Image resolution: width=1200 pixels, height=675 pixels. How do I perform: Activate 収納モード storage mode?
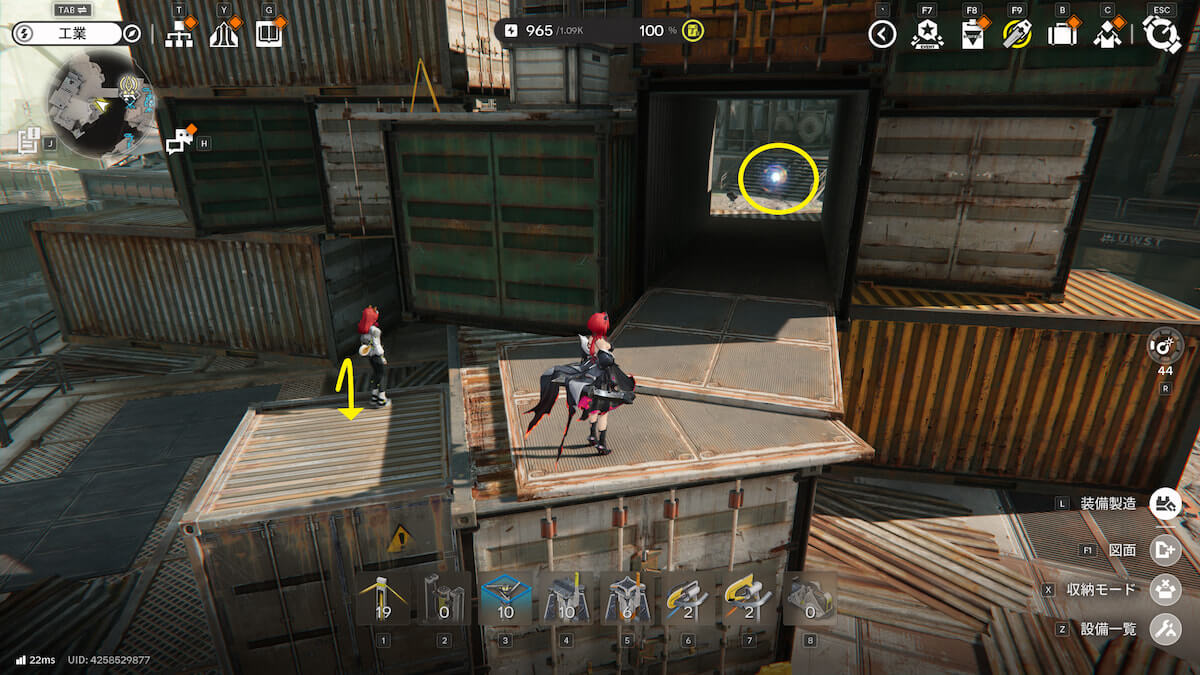point(1165,589)
